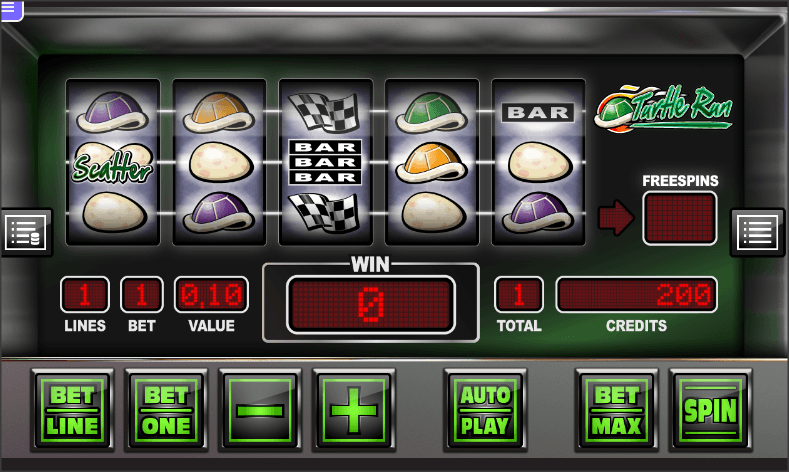Click the green minus button
789x472 pixels.
260,410
